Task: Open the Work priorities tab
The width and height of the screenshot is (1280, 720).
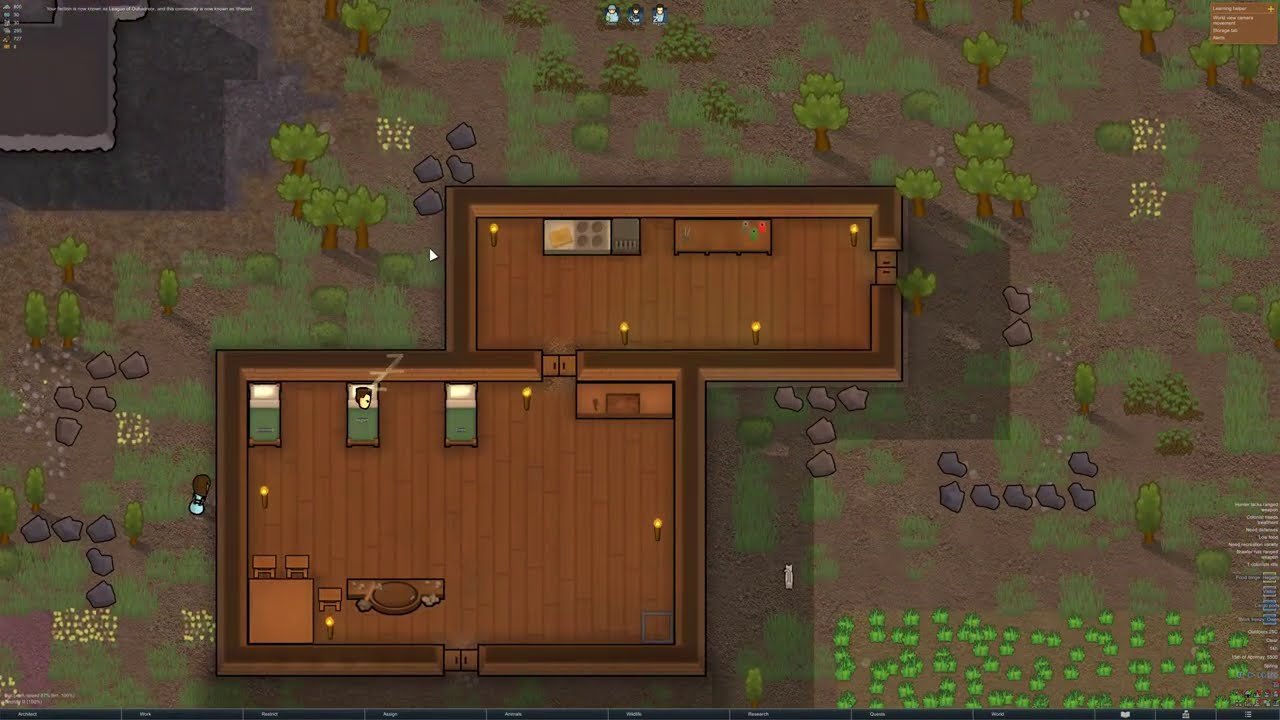Action: coord(146,714)
